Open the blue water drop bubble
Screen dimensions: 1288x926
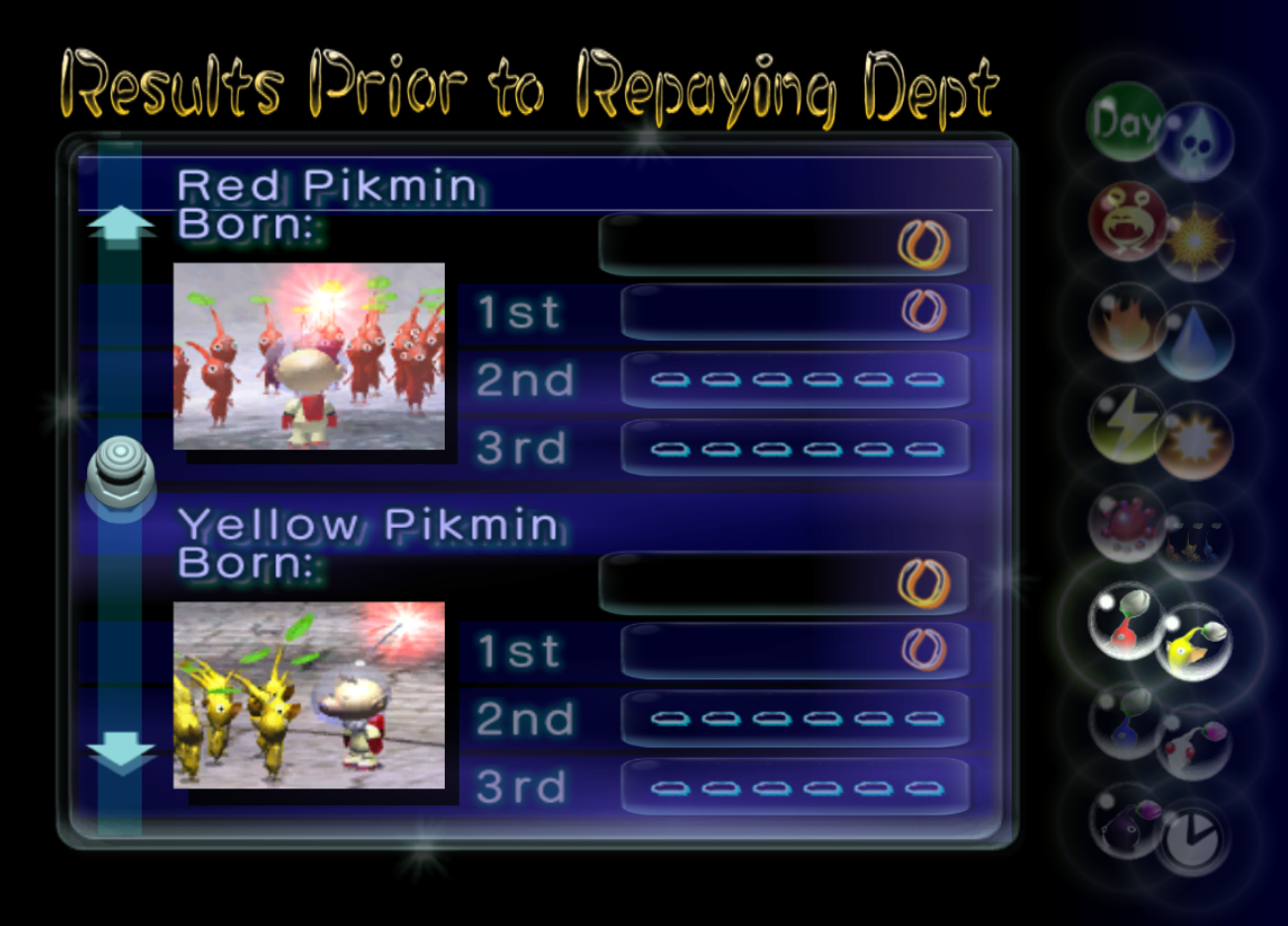coord(1196,342)
